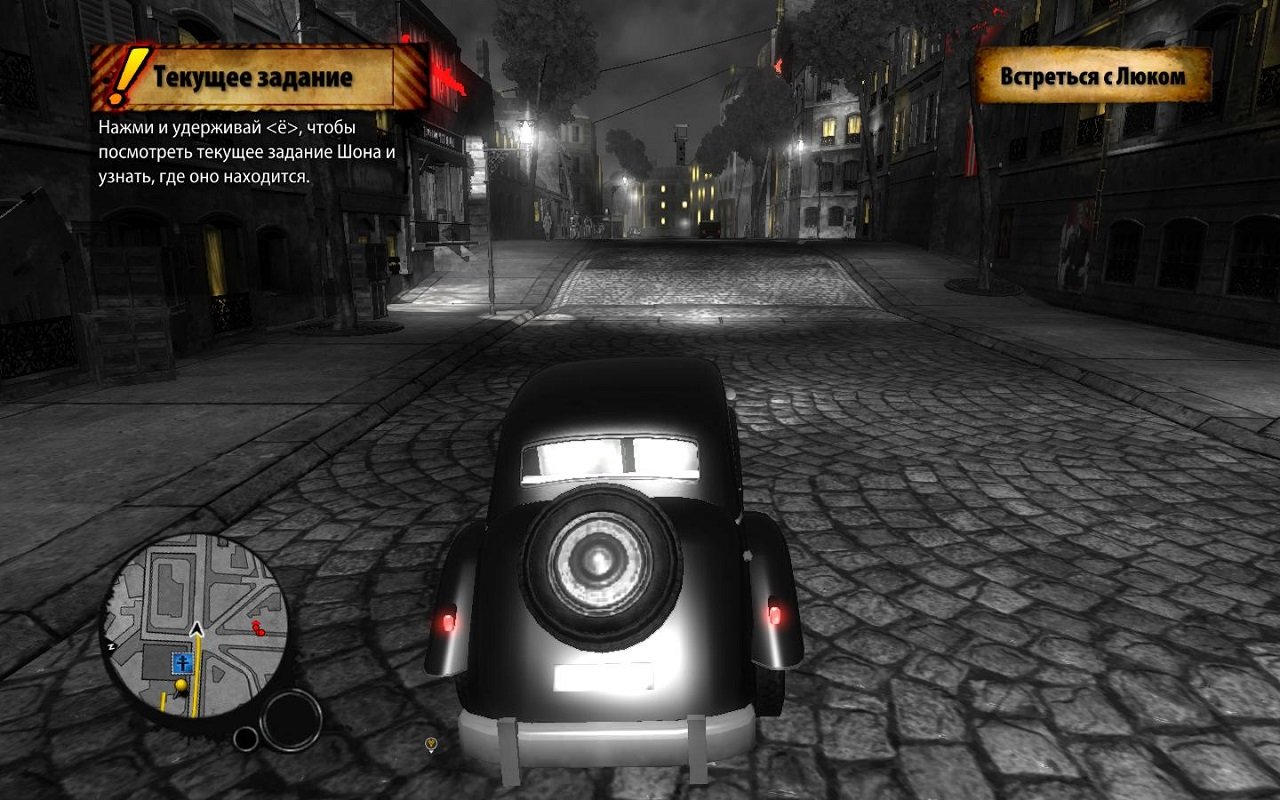The image size is (1280, 800).
Task: Select the blue Resistance cross marker on minimap
Action: (x=182, y=662)
